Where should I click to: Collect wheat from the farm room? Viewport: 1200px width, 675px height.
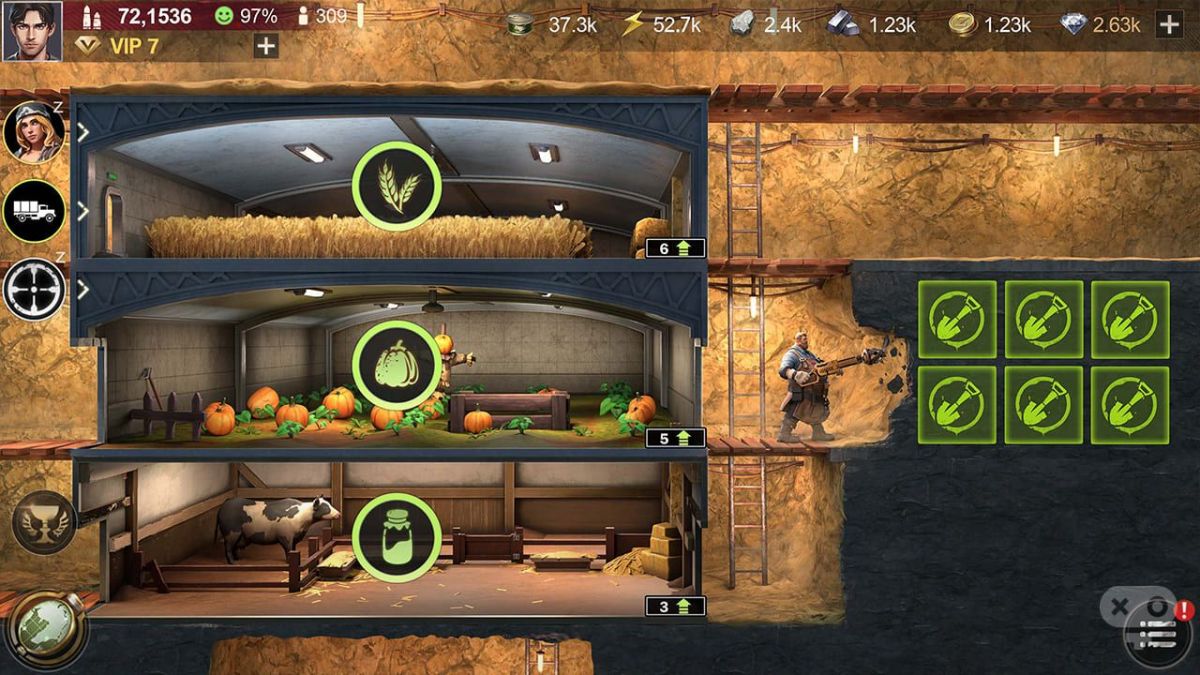[396, 186]
